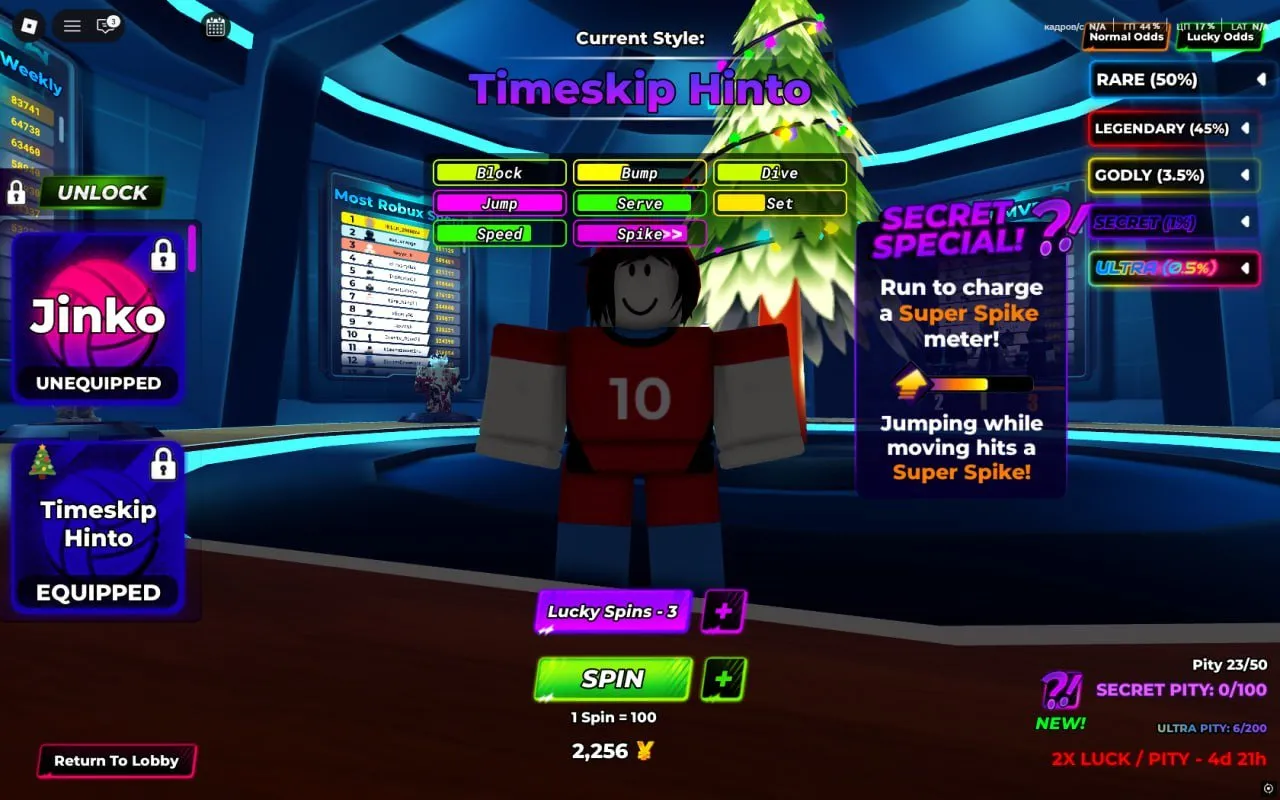Switch to the Lucky Odds tab
Image resolution: width=1280 pixels, height=800 pixels.
click(1219, 37)
